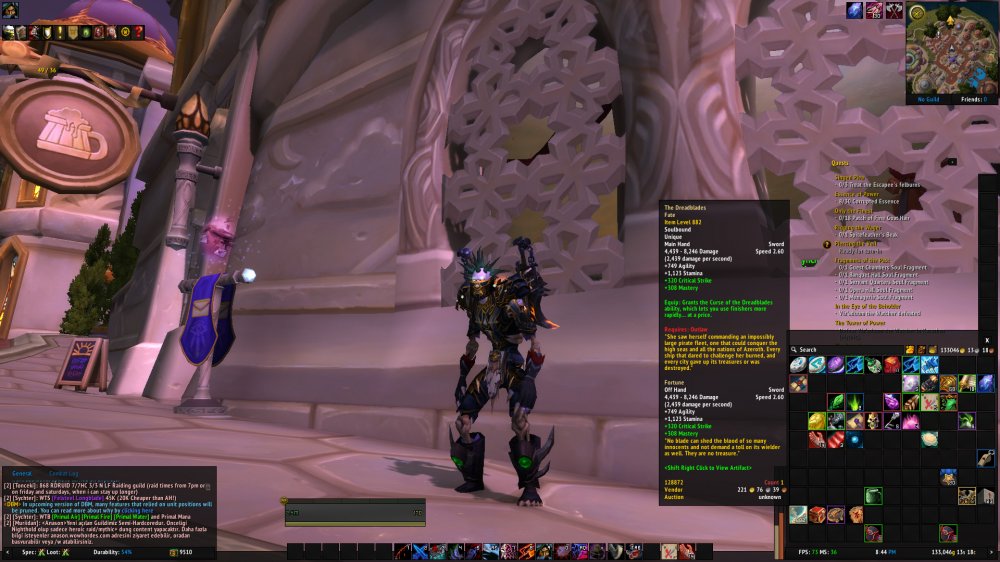Select the pink crystal cluster in bag

coord(910,421)
